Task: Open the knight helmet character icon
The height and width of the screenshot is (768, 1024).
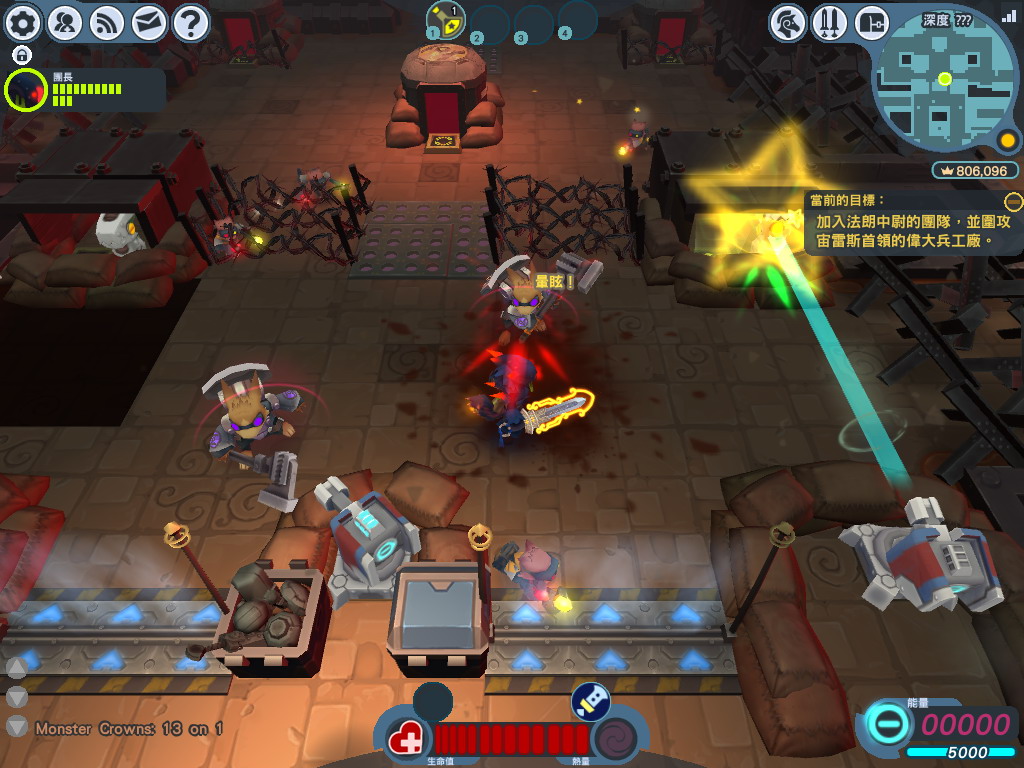Action: 789,22
